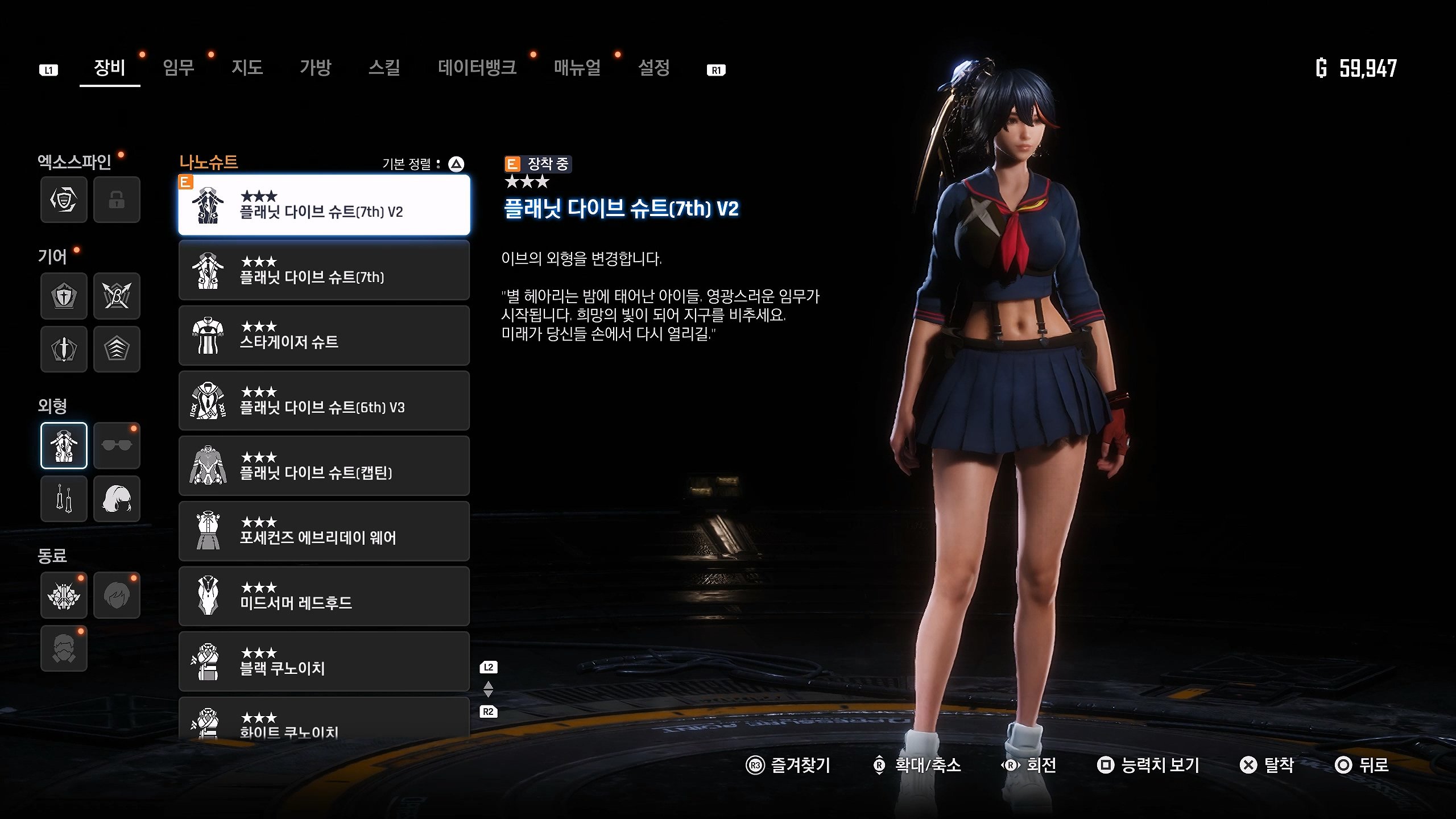
Task: Switch to the 매뉴얼 tab
Action: (x=577, y=68)
